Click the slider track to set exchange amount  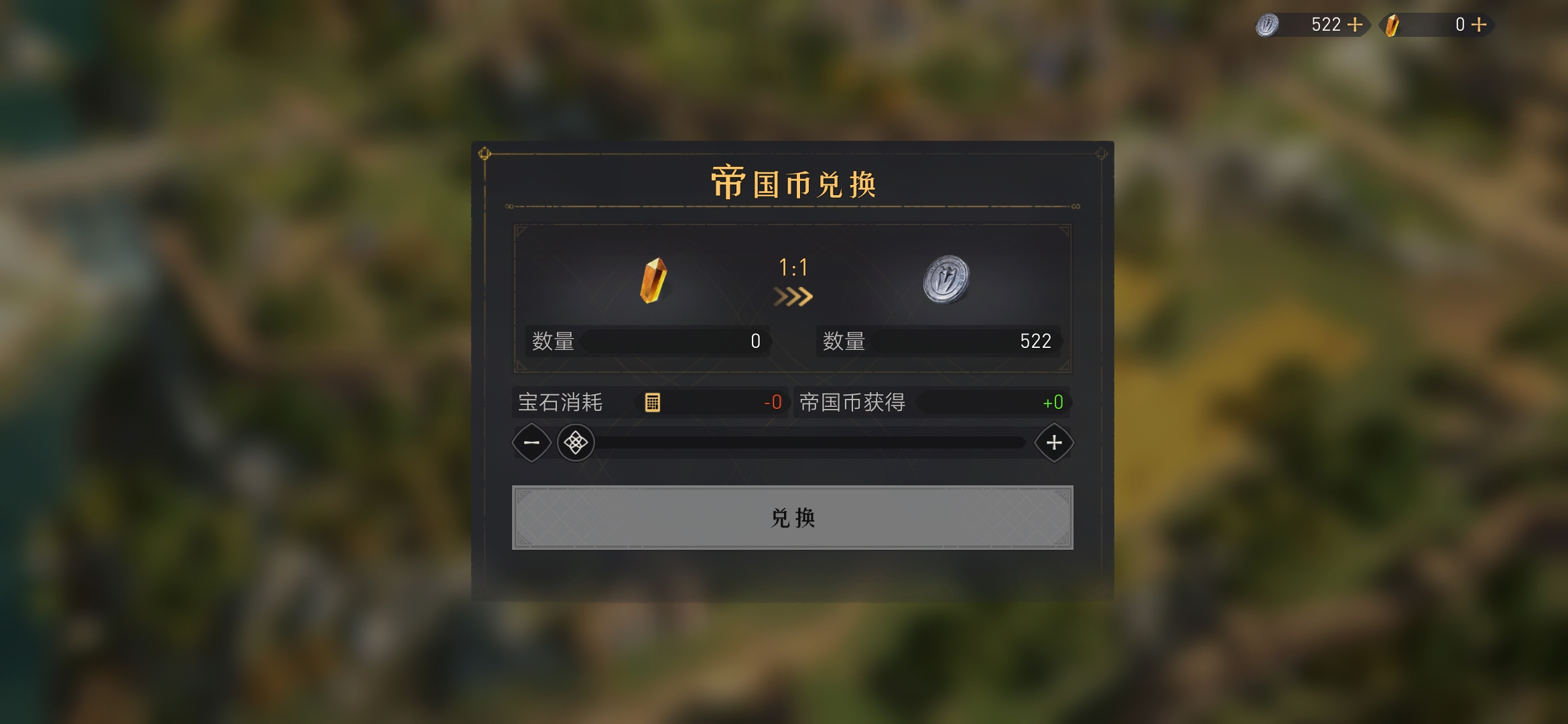point(804,442)
